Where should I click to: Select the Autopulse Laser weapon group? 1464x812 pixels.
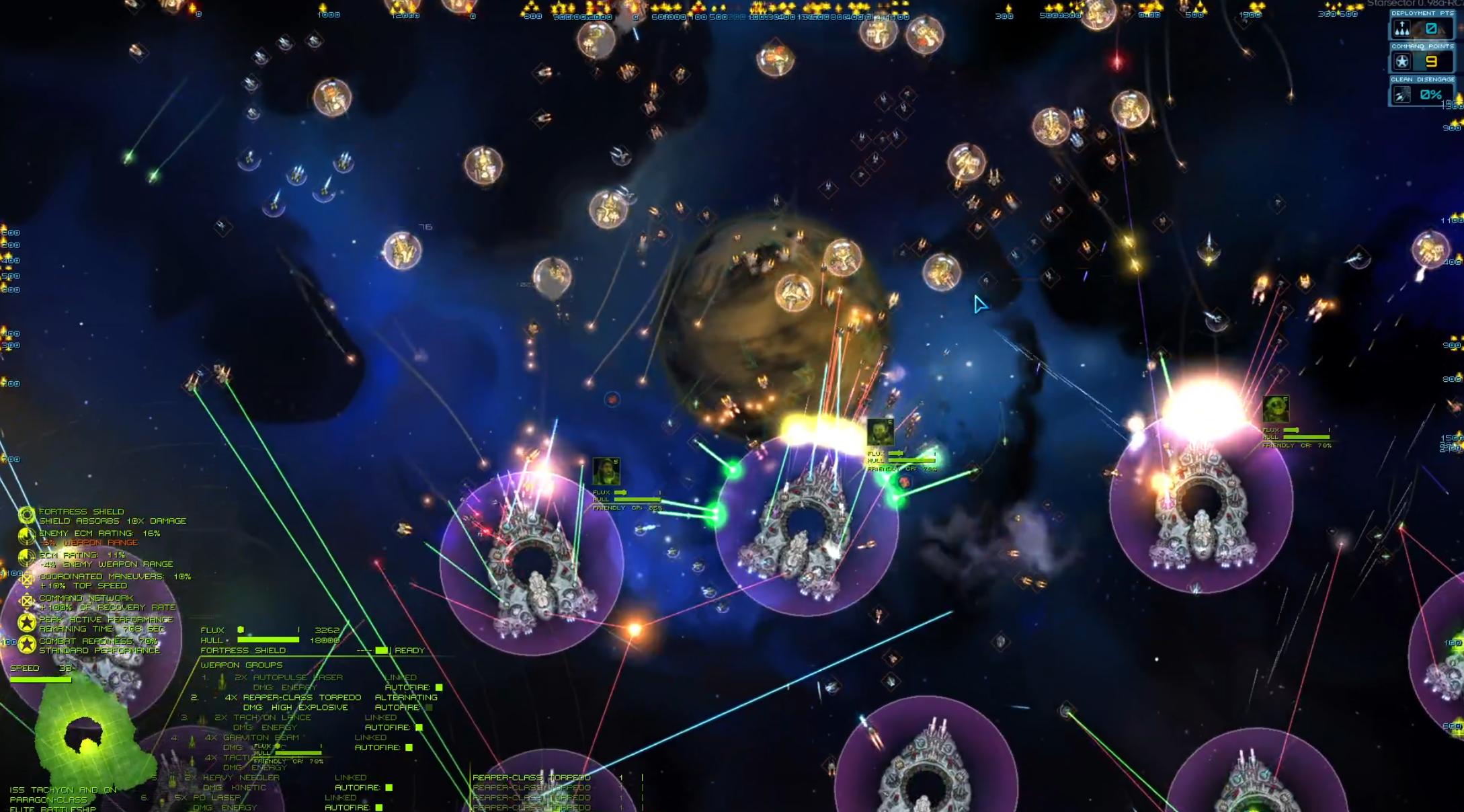[x=288, y=678]
